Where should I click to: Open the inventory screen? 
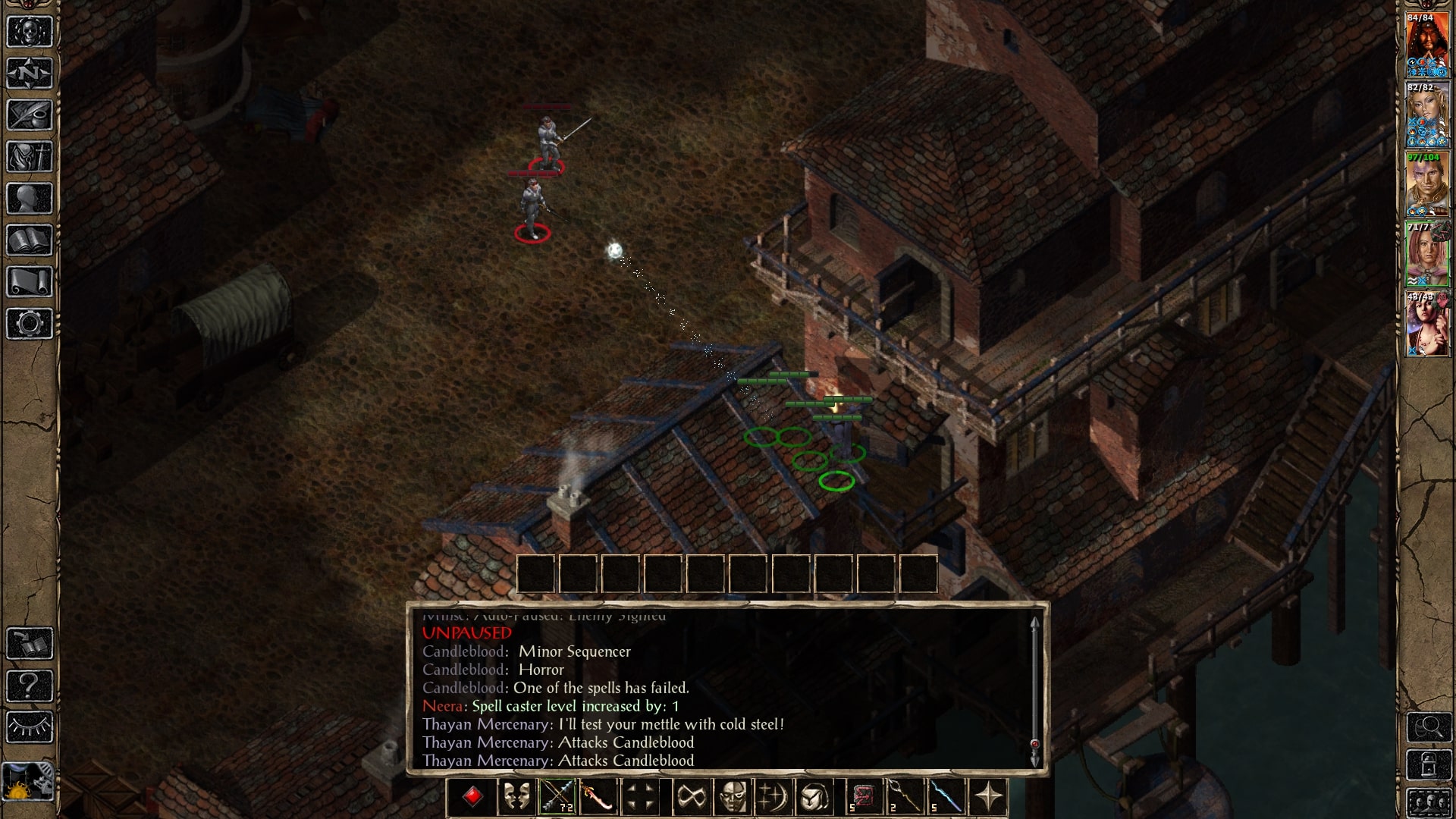tap(30, 157)
